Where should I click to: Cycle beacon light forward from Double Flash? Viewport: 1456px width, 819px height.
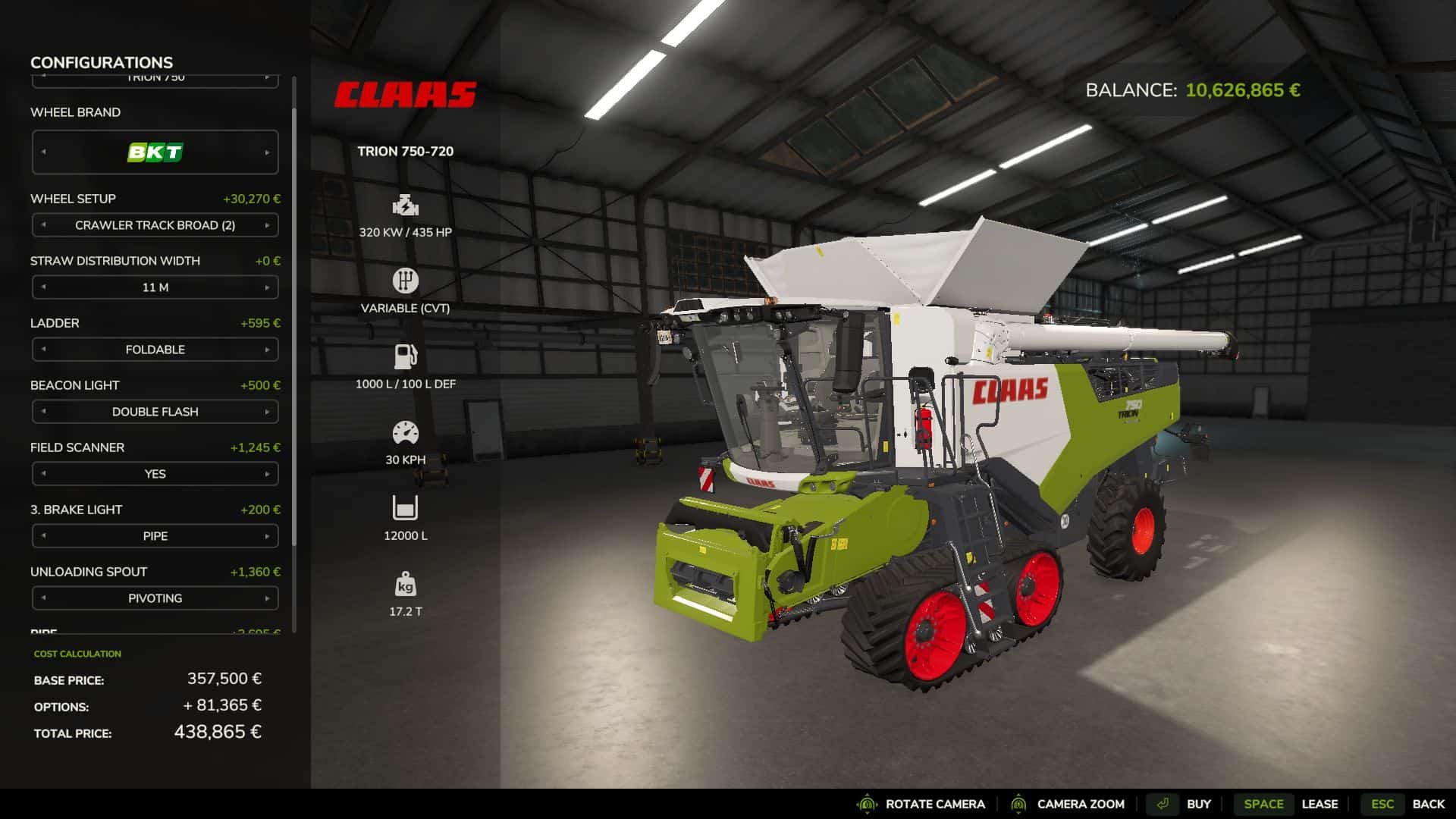point(267,412)
